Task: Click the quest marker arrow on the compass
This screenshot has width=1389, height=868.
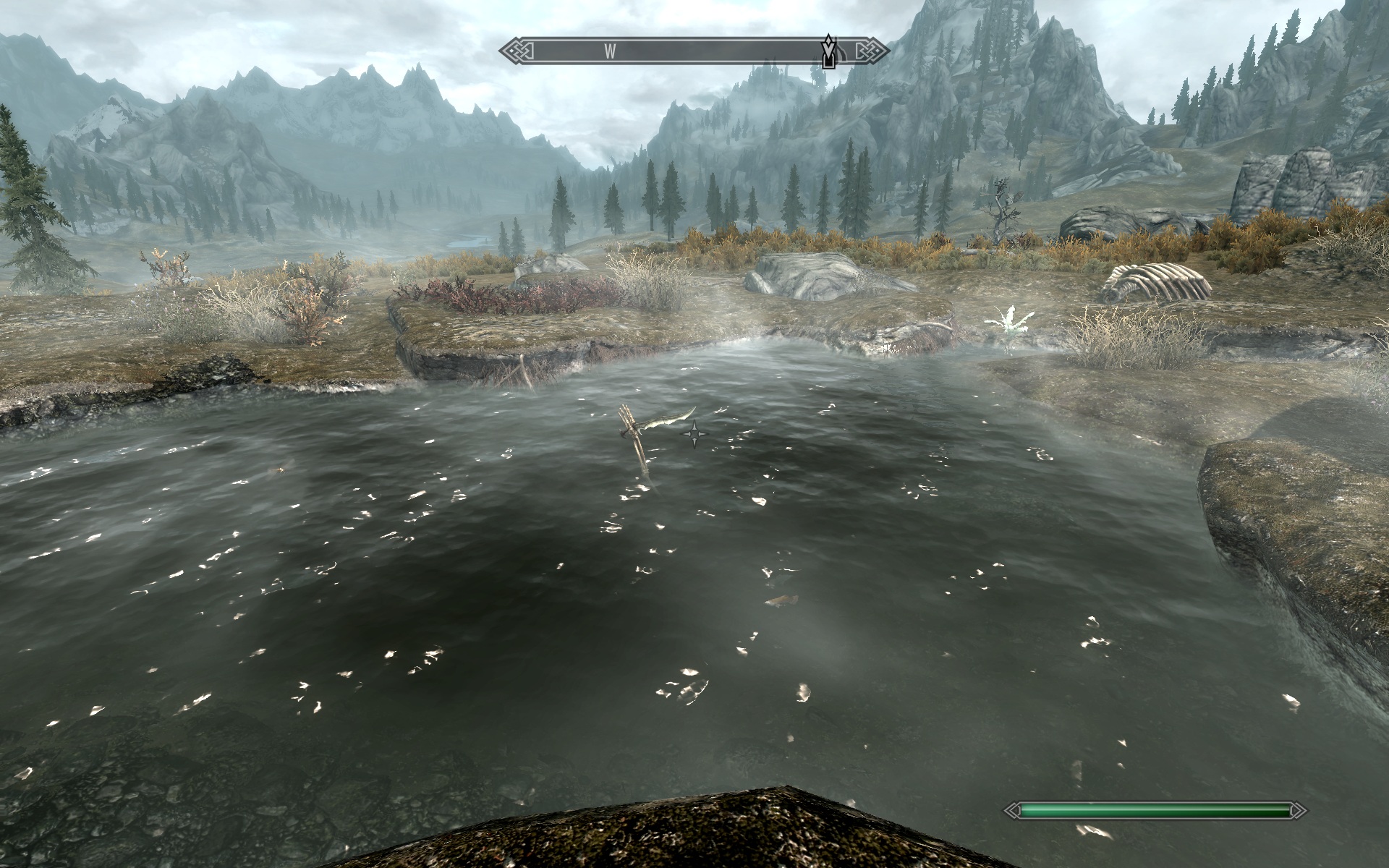Action: pos(829,51)
